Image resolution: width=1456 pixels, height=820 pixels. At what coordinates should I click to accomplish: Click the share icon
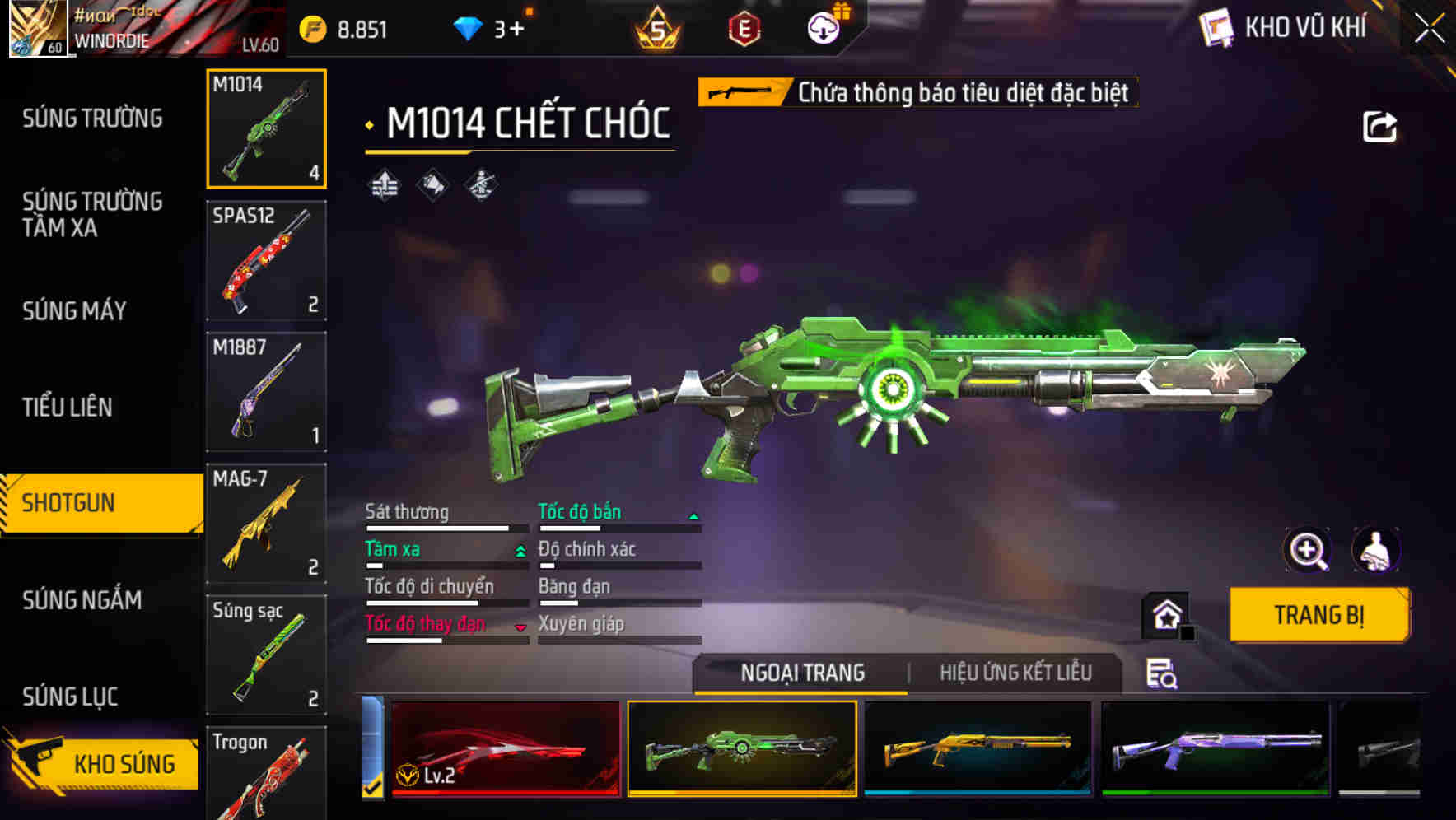1379,127
